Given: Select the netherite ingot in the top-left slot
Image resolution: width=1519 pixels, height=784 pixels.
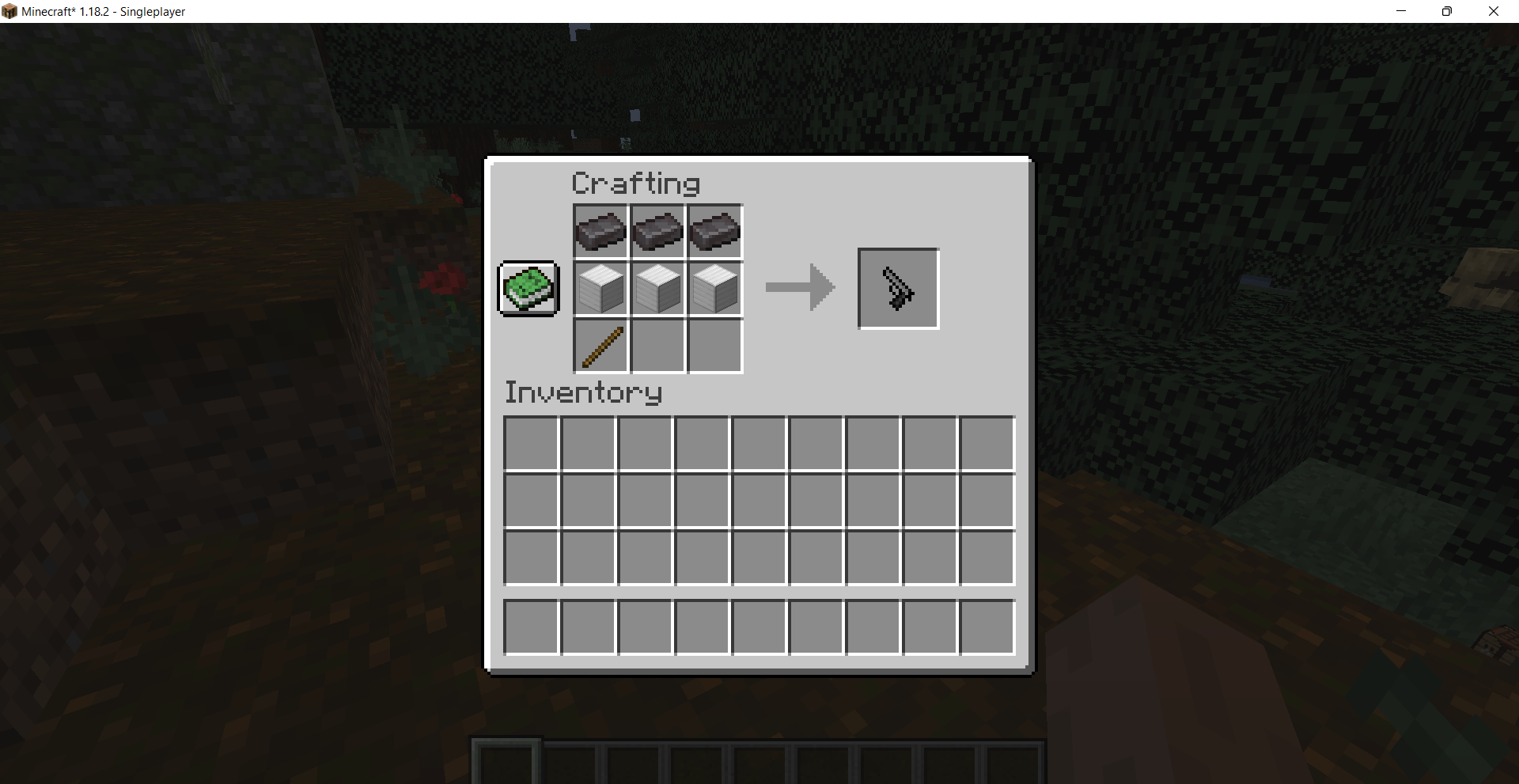Looking at the screenshot, I should [x=600, y=231].
